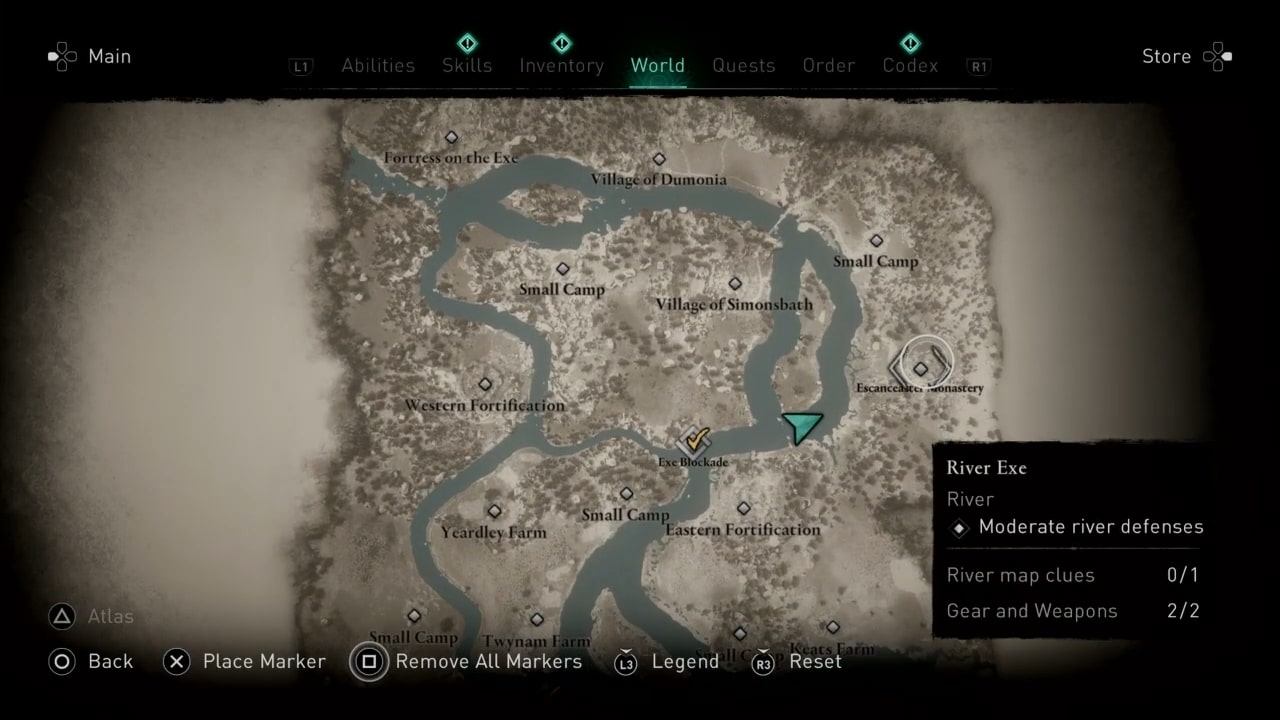Switch to the Quests tab

744,65
